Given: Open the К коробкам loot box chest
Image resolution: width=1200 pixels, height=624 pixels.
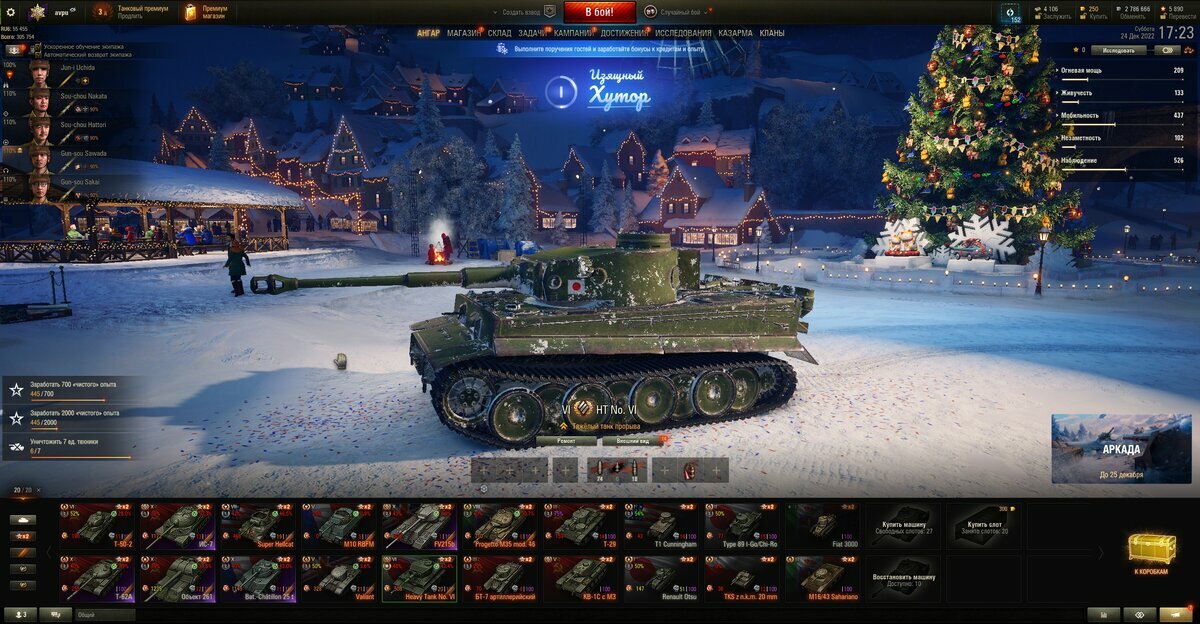Looking at the screenshot, I should [1151, 551].
